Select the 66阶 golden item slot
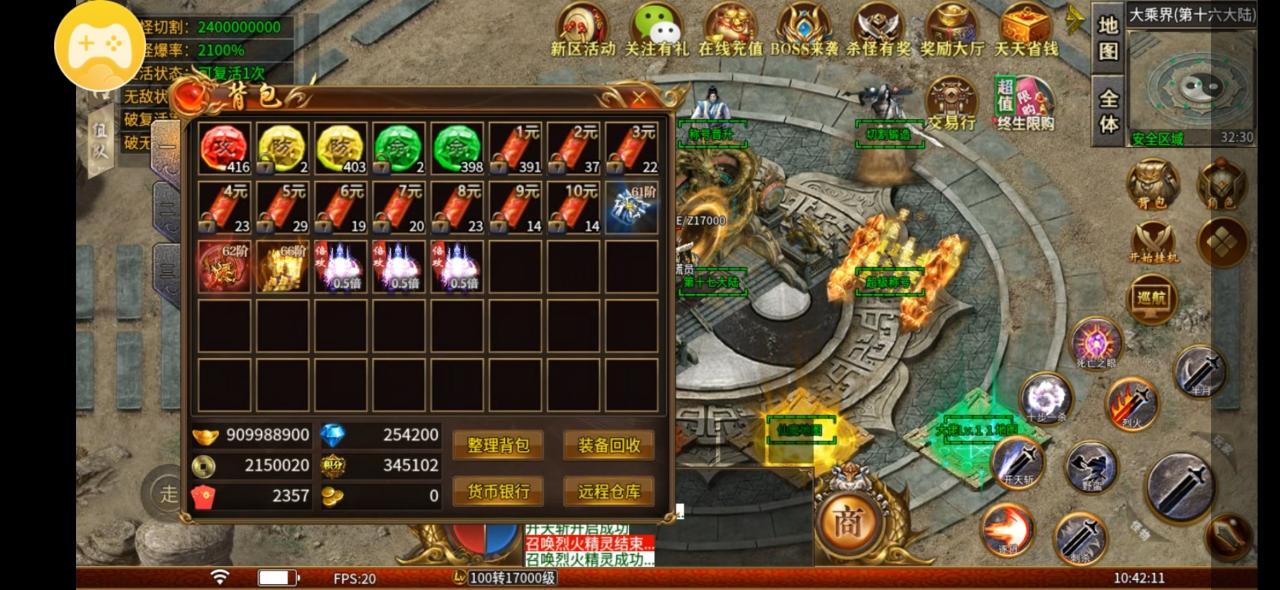The image size is (1280, 590). (x=283, y=266)
